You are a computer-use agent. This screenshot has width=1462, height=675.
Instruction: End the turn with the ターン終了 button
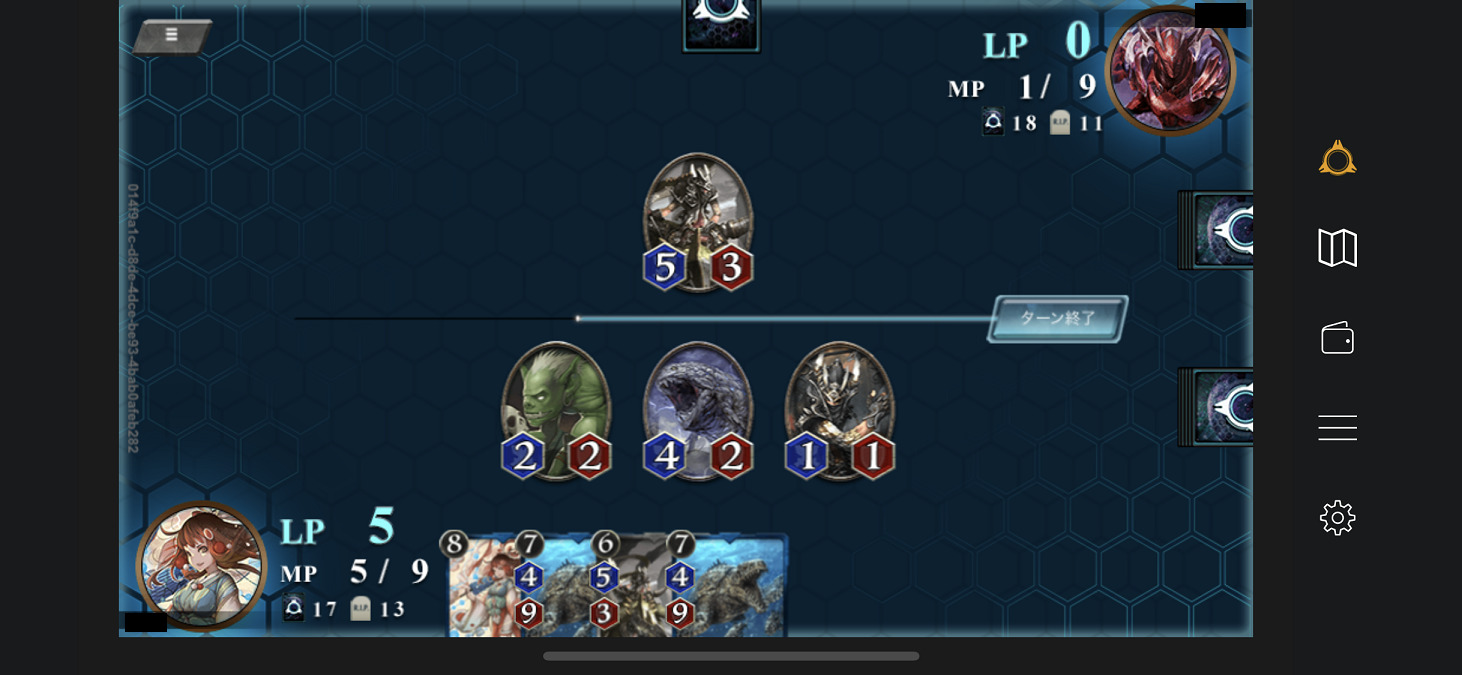[1057, 319]
